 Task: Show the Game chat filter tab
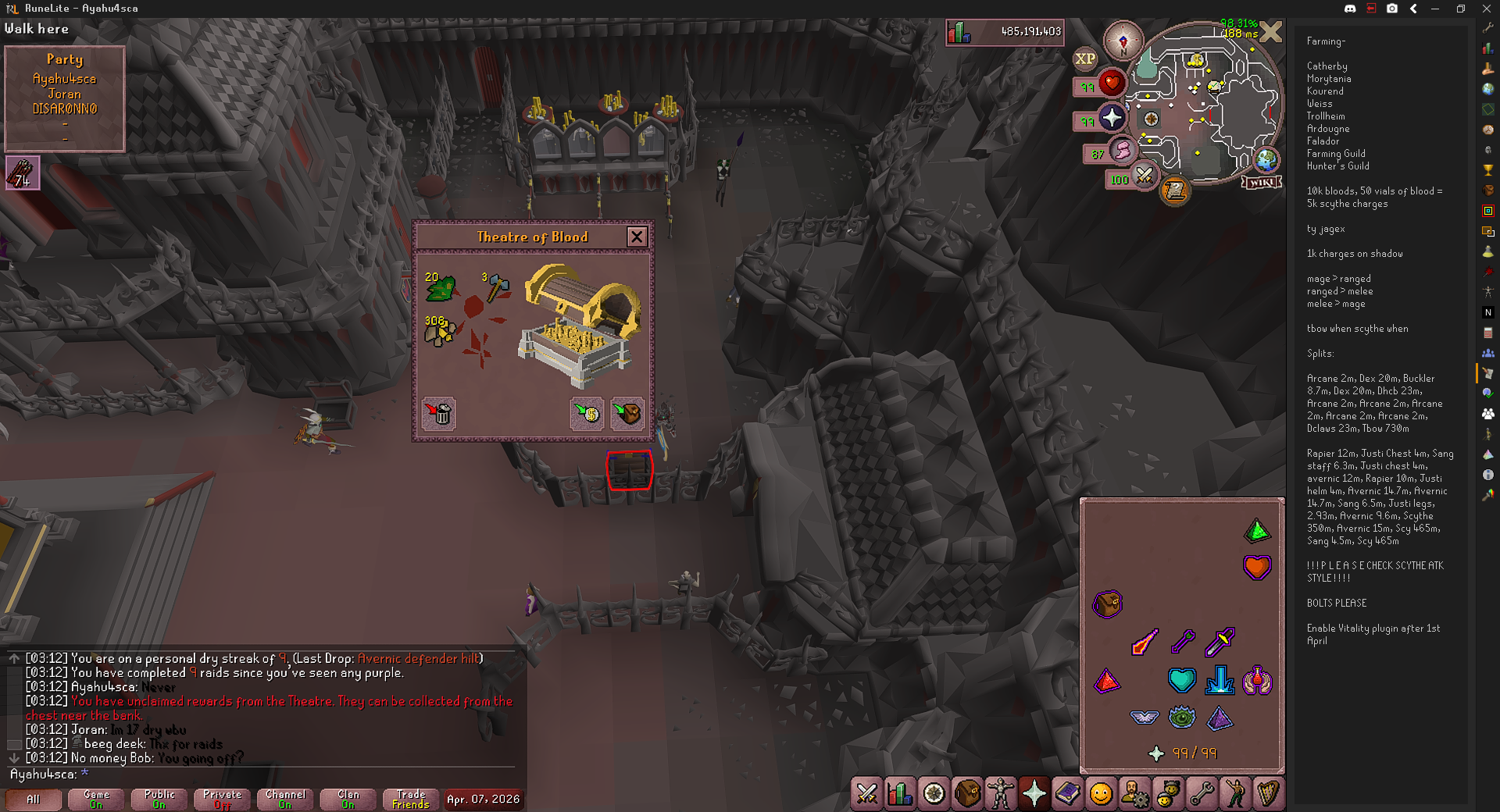pos(96,799)
